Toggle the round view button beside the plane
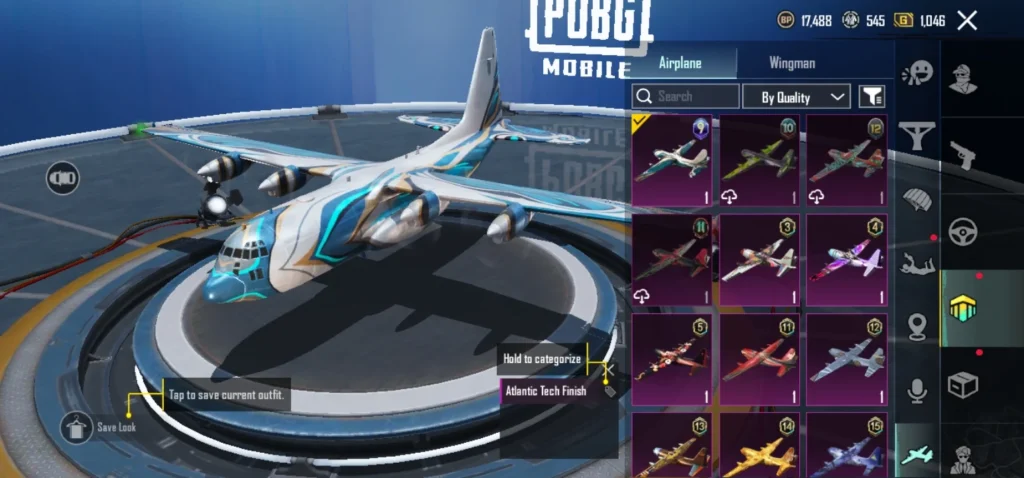Screen dimensions: 1024x478 click(62, 178)
